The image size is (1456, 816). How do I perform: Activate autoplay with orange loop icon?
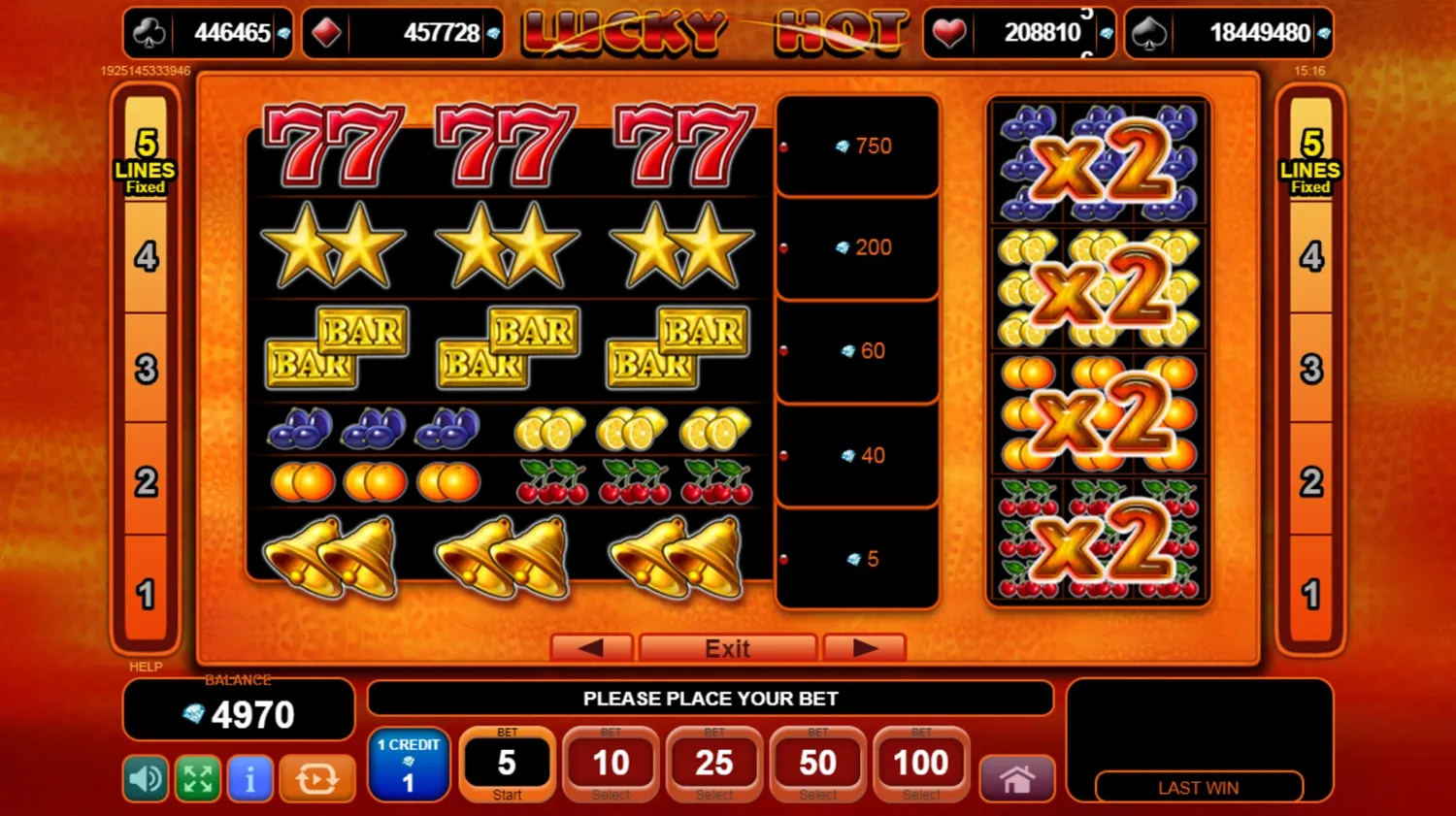(317, 778)
